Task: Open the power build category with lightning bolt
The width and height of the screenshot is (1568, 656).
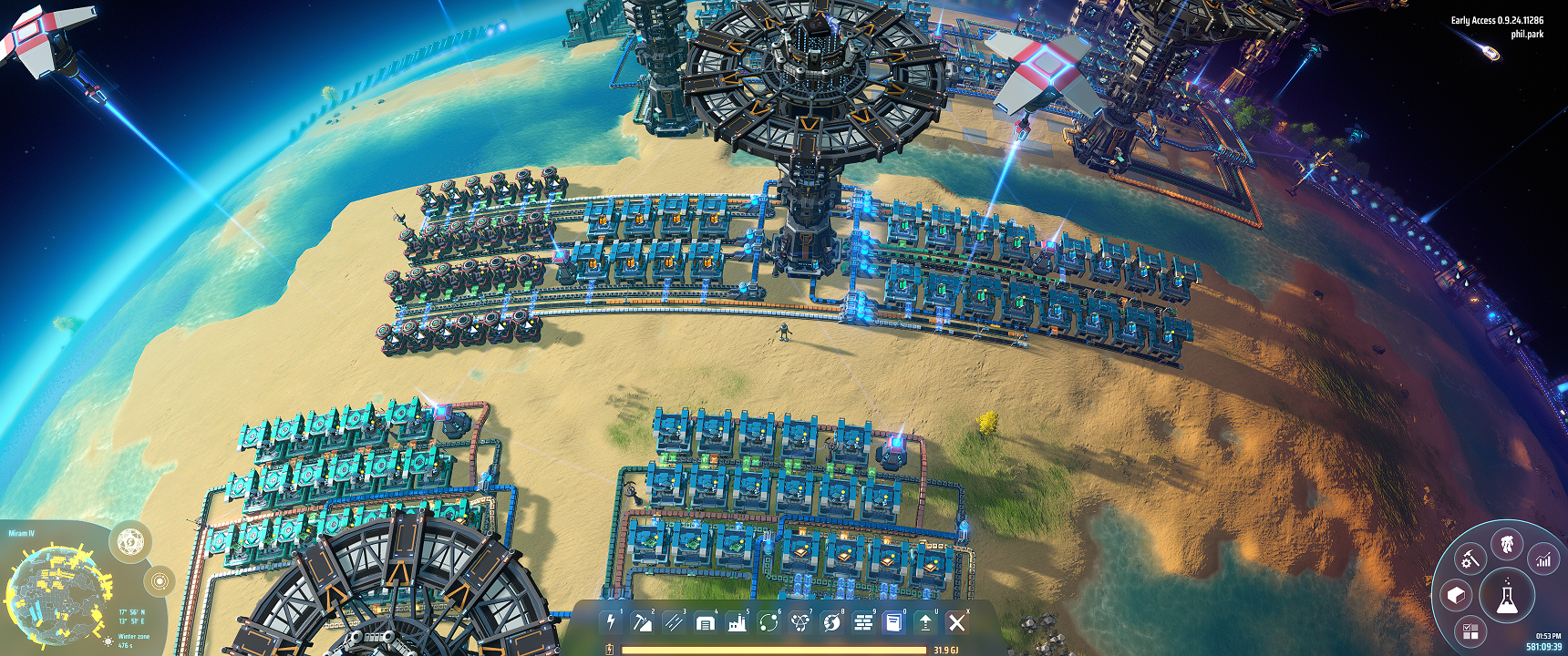Action: pyautogui.click(x=611, y=622)
